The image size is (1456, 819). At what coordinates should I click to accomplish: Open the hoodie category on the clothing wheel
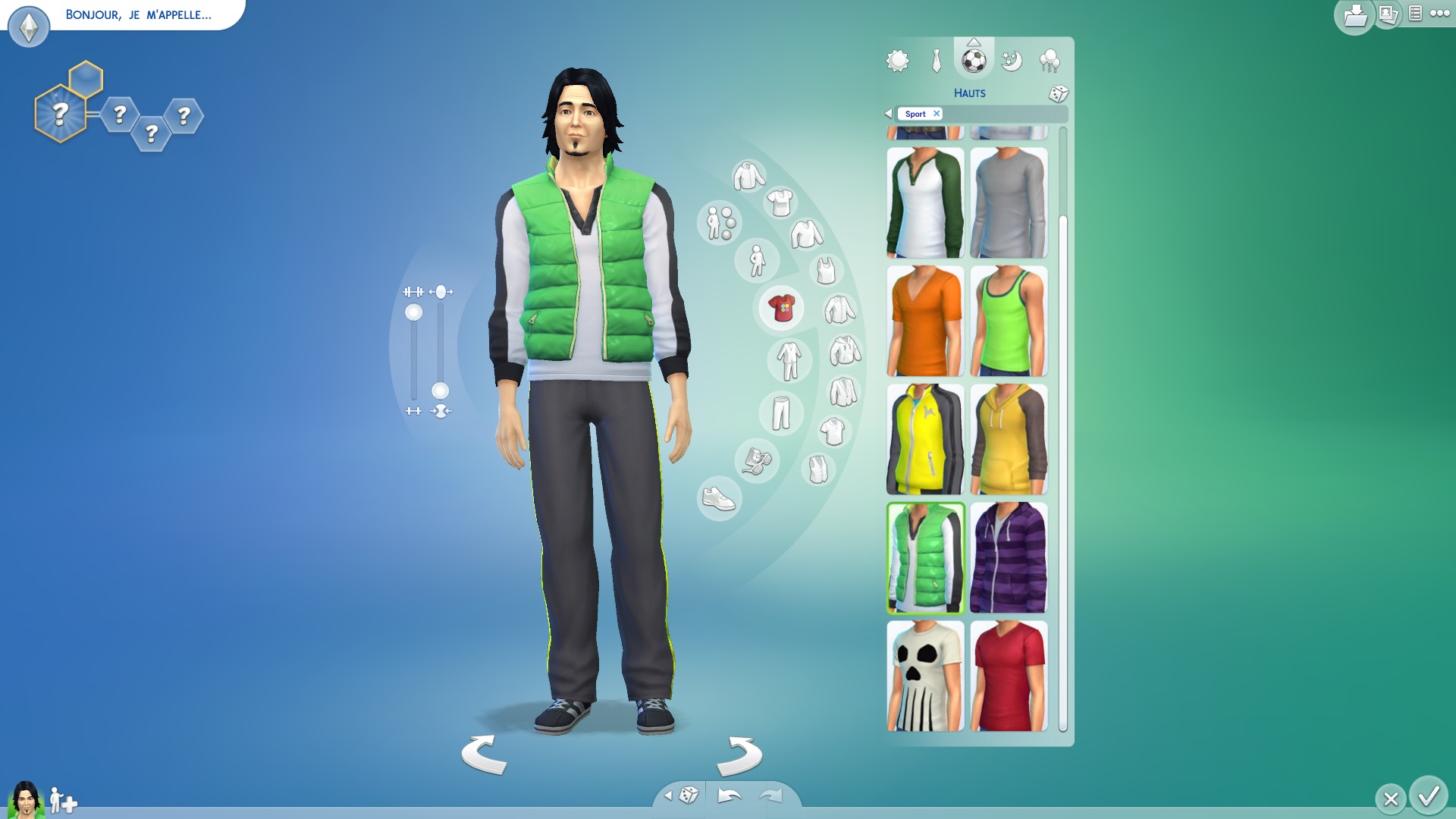[846, 350]
